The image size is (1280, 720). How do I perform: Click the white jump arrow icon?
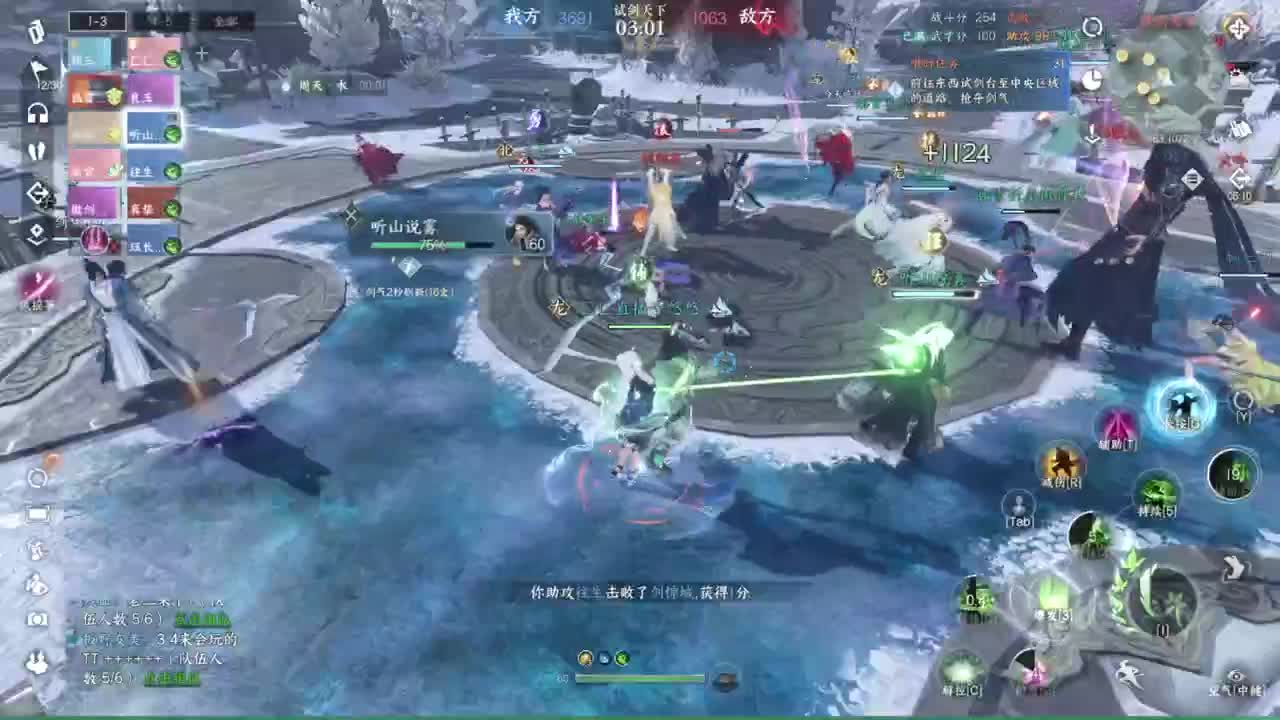pos(1236,569)
